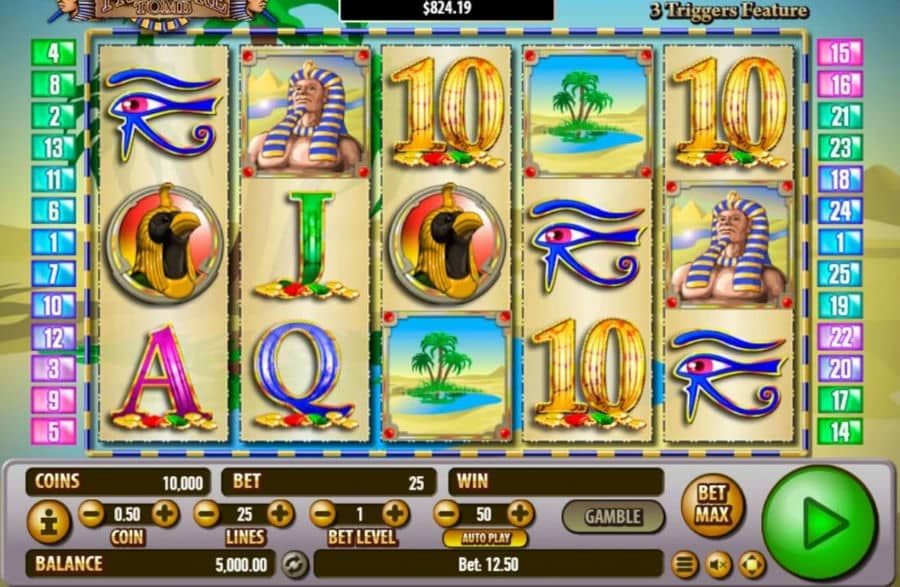Highlight payline 14 marker
Image resolution: width=900 pixels, height=587 pixels.
click(x=839, y=432)
